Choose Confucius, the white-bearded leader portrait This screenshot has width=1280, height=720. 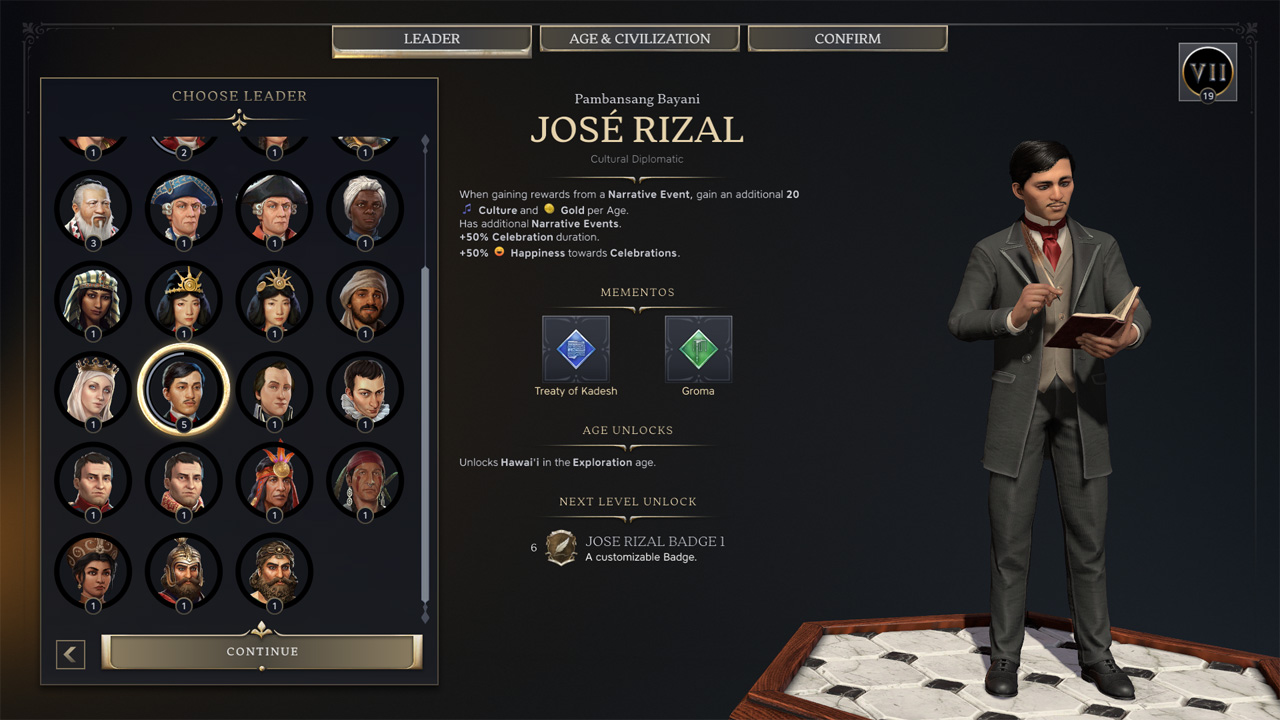pos(93,209)
